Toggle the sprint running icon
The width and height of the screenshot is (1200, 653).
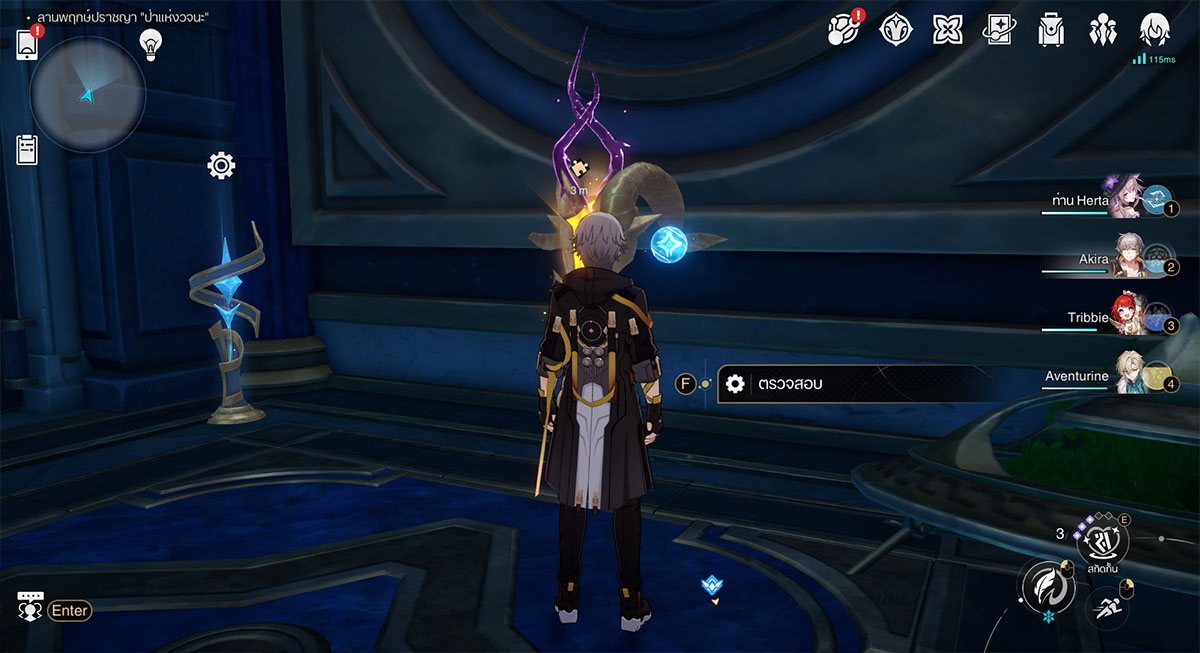pyautogui.click(x=1106, y=604)
